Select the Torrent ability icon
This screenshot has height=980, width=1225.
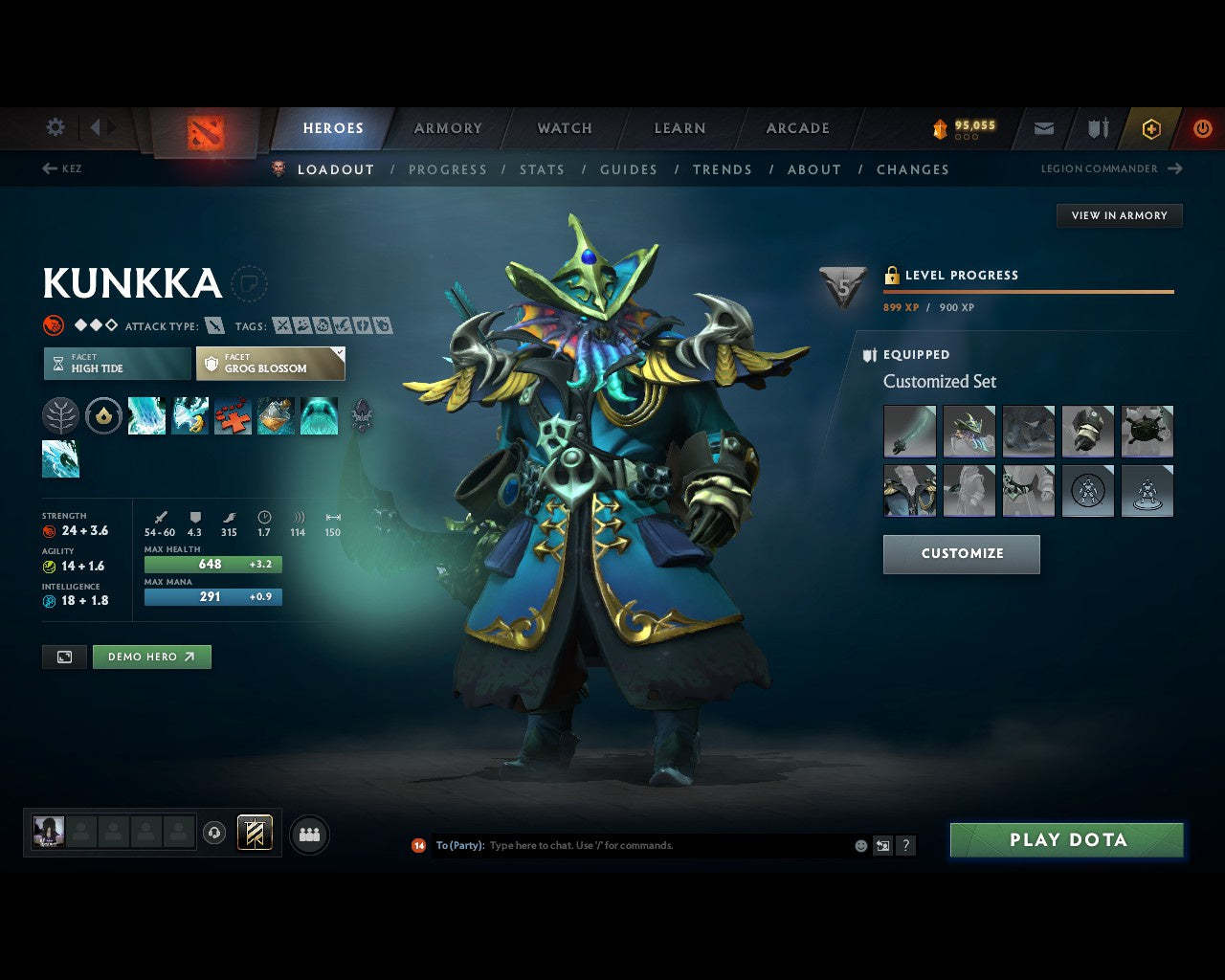(146, 415)
